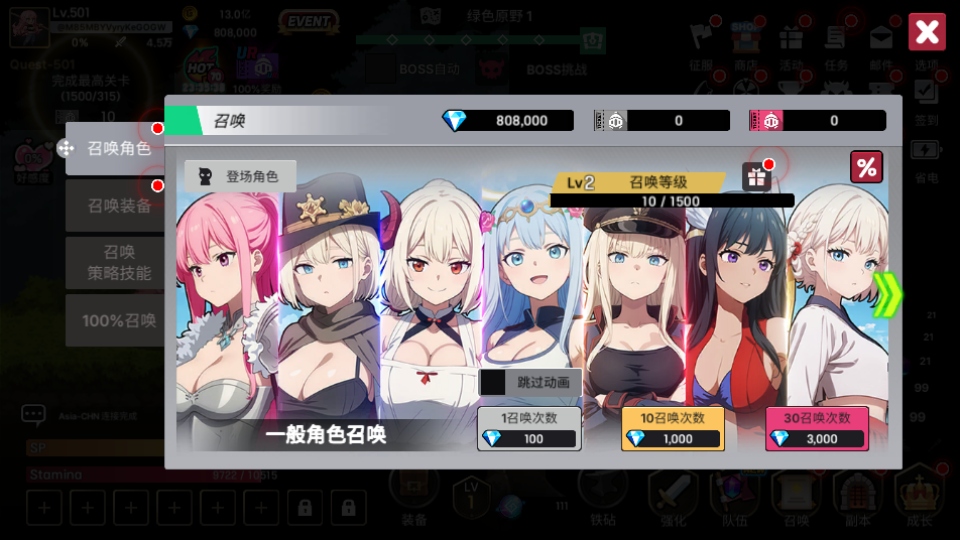Viewport: 960px width, 540px height.
Task: Show summon rates with the percent button
Action: [866, 168]
